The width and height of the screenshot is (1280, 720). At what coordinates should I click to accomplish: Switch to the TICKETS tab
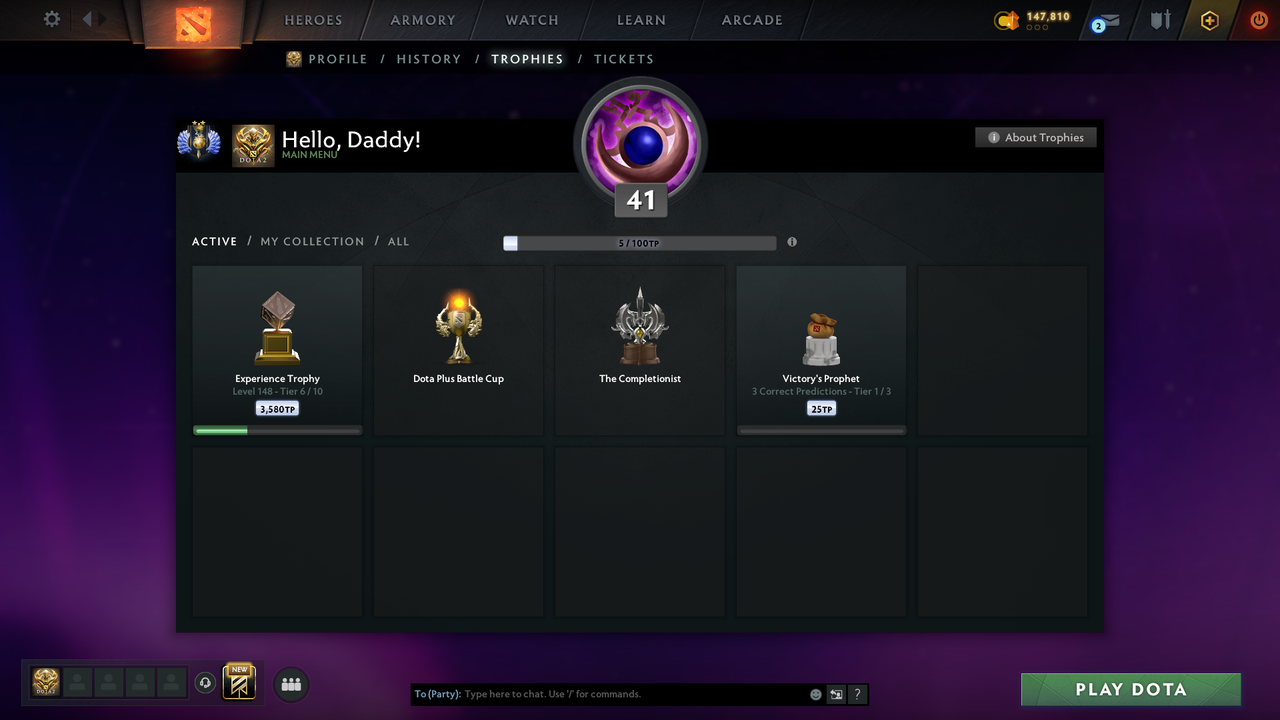click(x=624, y=59)
